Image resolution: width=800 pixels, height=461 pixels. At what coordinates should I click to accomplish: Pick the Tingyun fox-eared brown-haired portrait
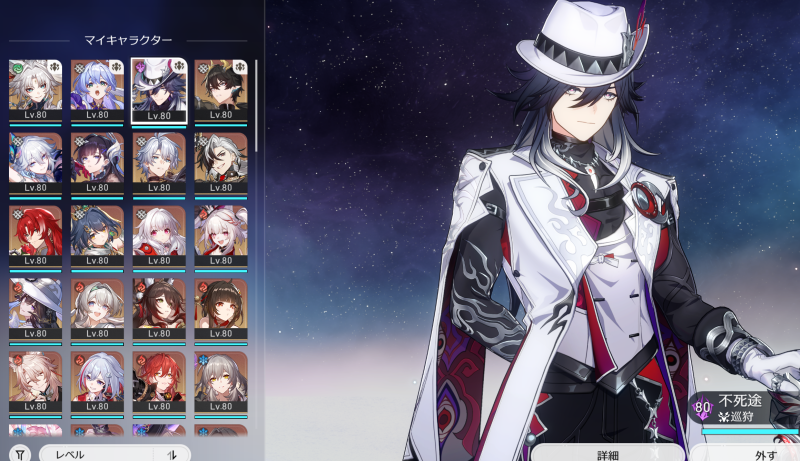(x=159, y=307)
